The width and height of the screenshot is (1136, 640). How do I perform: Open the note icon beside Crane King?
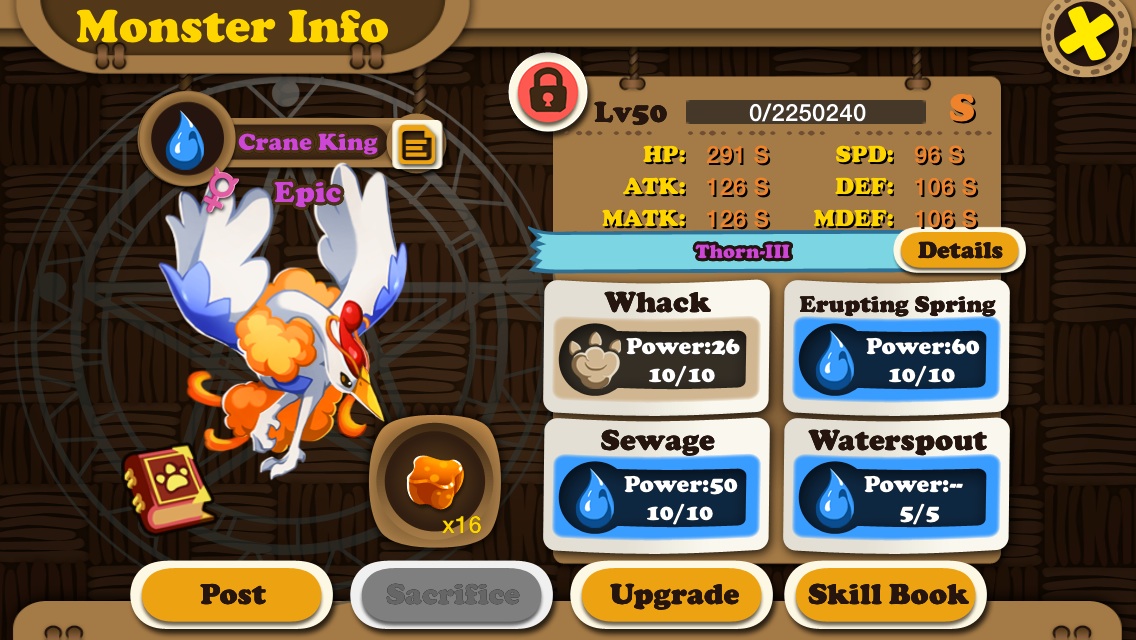click(x=415, y=146)
